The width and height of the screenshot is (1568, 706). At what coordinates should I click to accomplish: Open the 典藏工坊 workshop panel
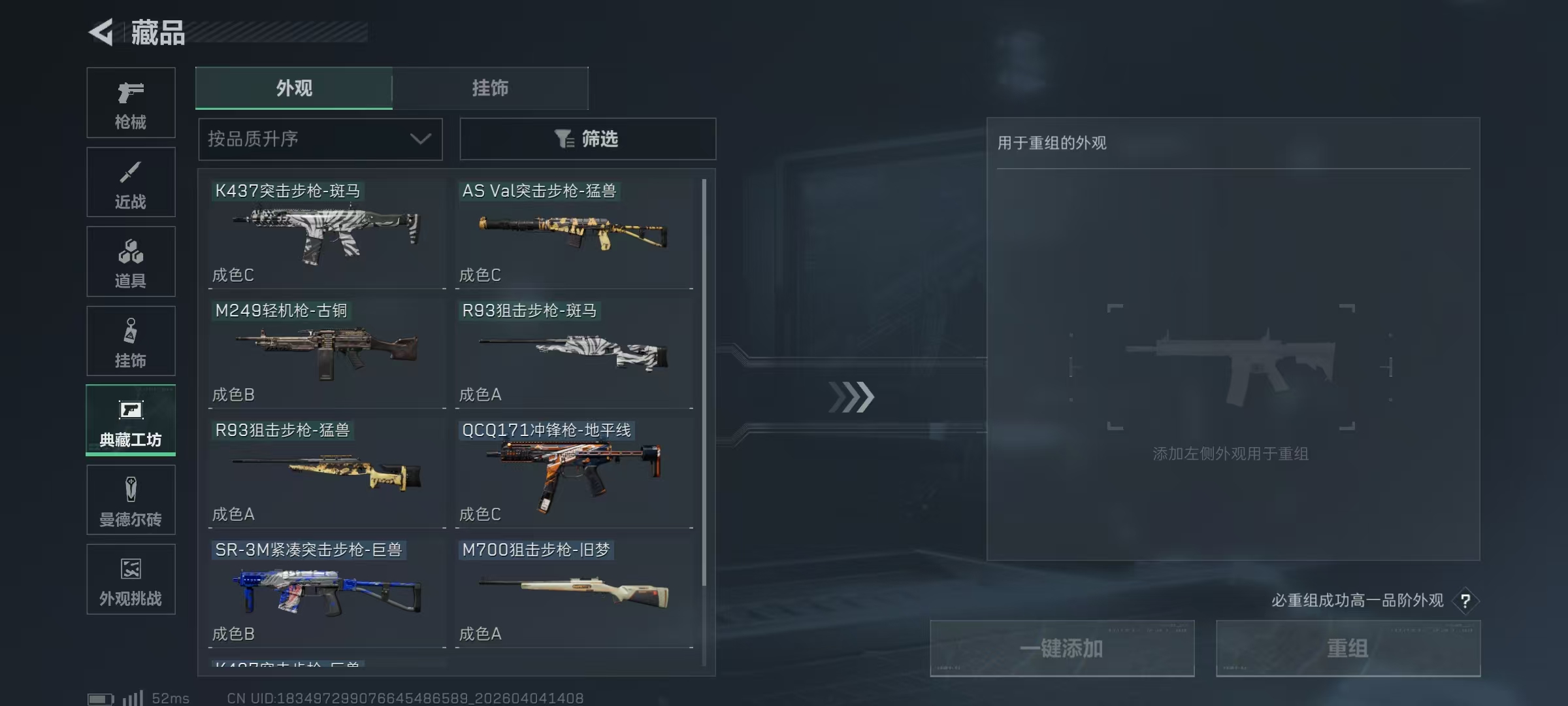(x=131, y=420)
